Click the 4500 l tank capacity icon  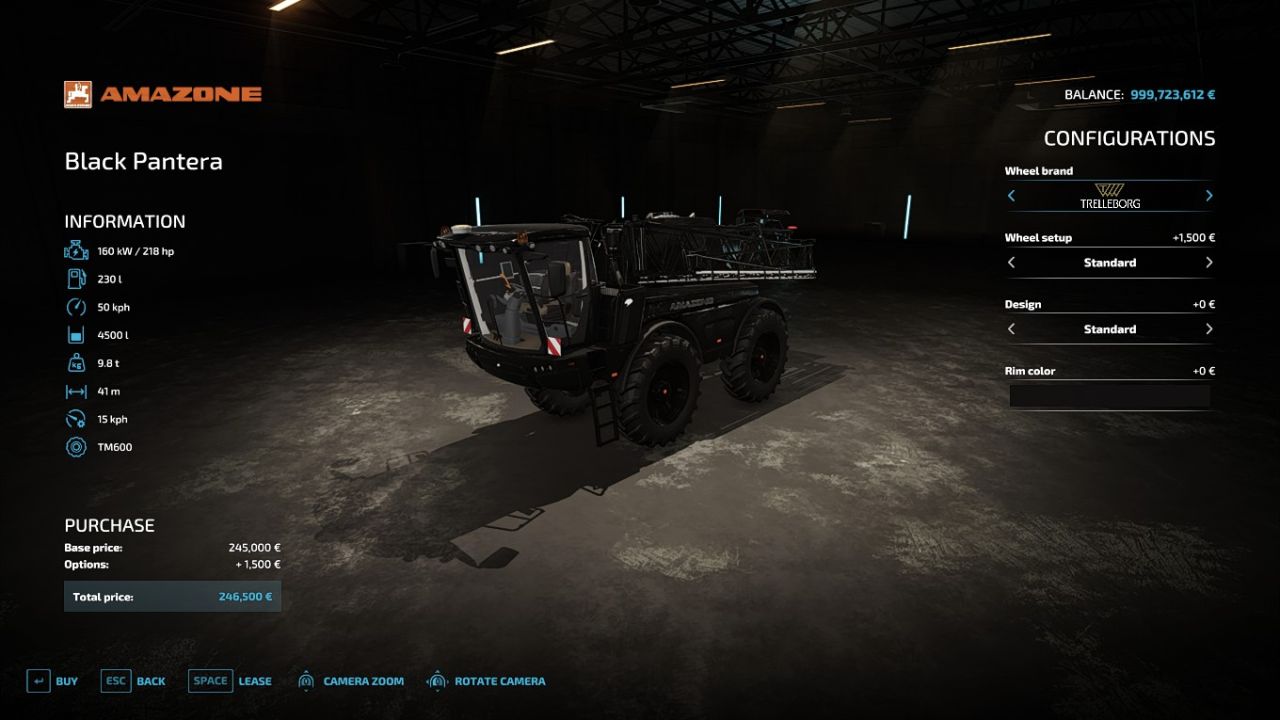(x=75, y=335)
